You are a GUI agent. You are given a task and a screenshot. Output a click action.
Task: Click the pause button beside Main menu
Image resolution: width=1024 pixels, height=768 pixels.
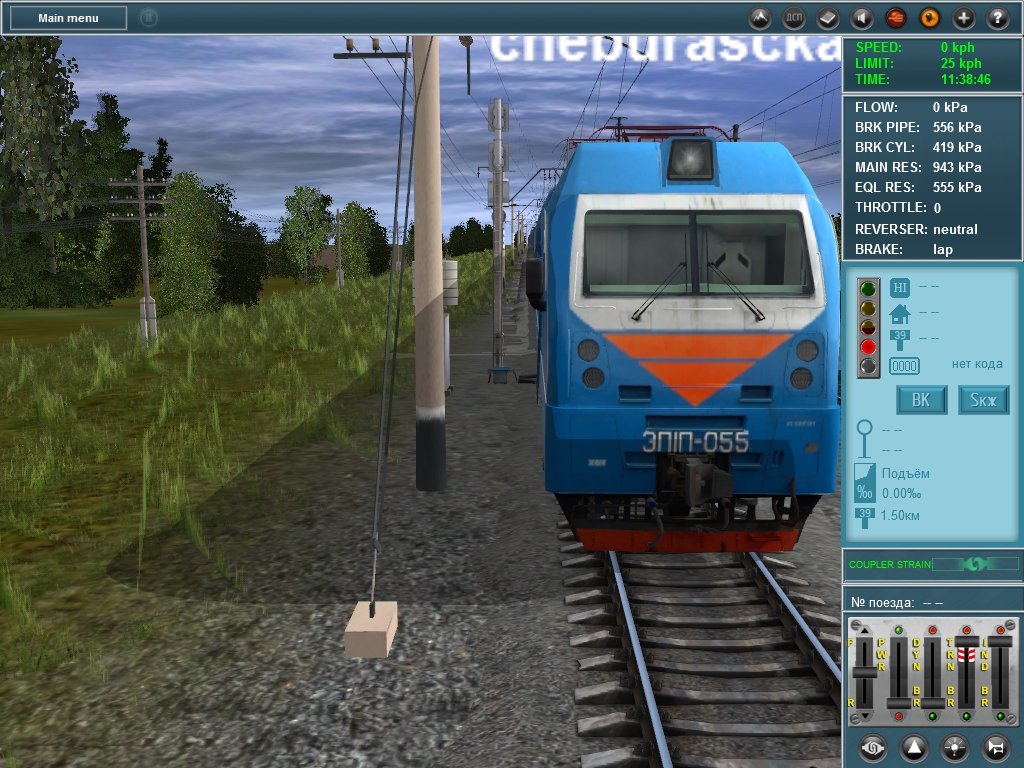point(148,18)
